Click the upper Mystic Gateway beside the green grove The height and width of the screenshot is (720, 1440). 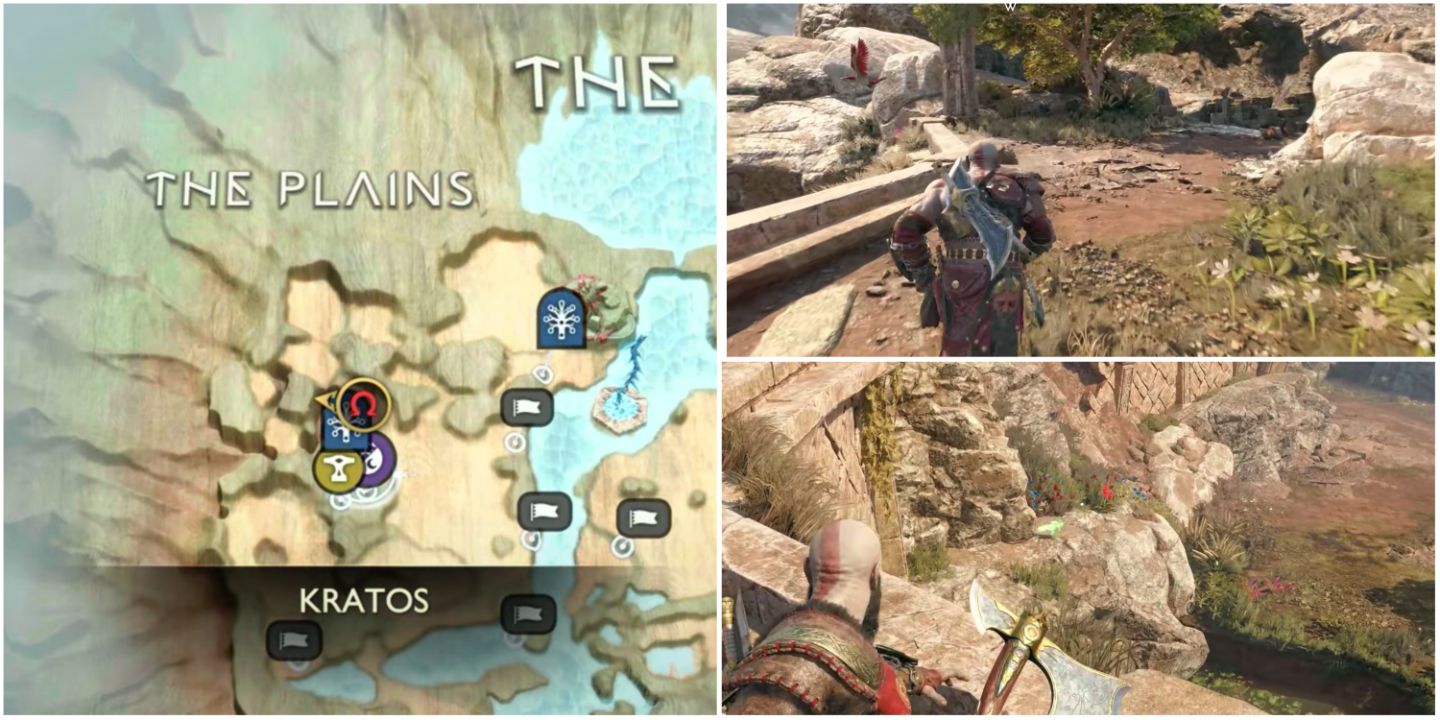[x=560, y=322]
